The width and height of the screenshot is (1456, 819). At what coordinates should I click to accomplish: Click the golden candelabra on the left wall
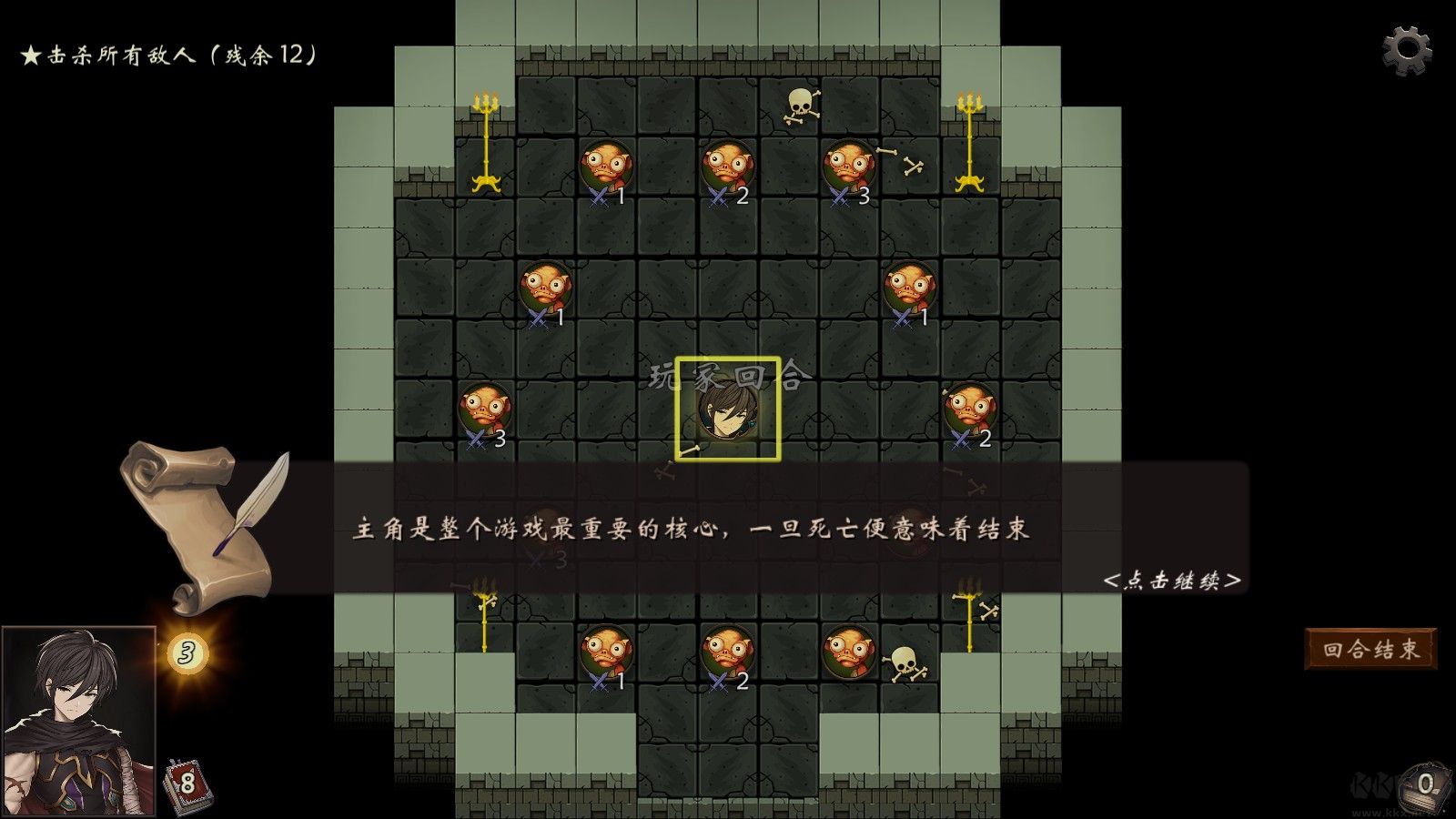click(x=485, y=141)
